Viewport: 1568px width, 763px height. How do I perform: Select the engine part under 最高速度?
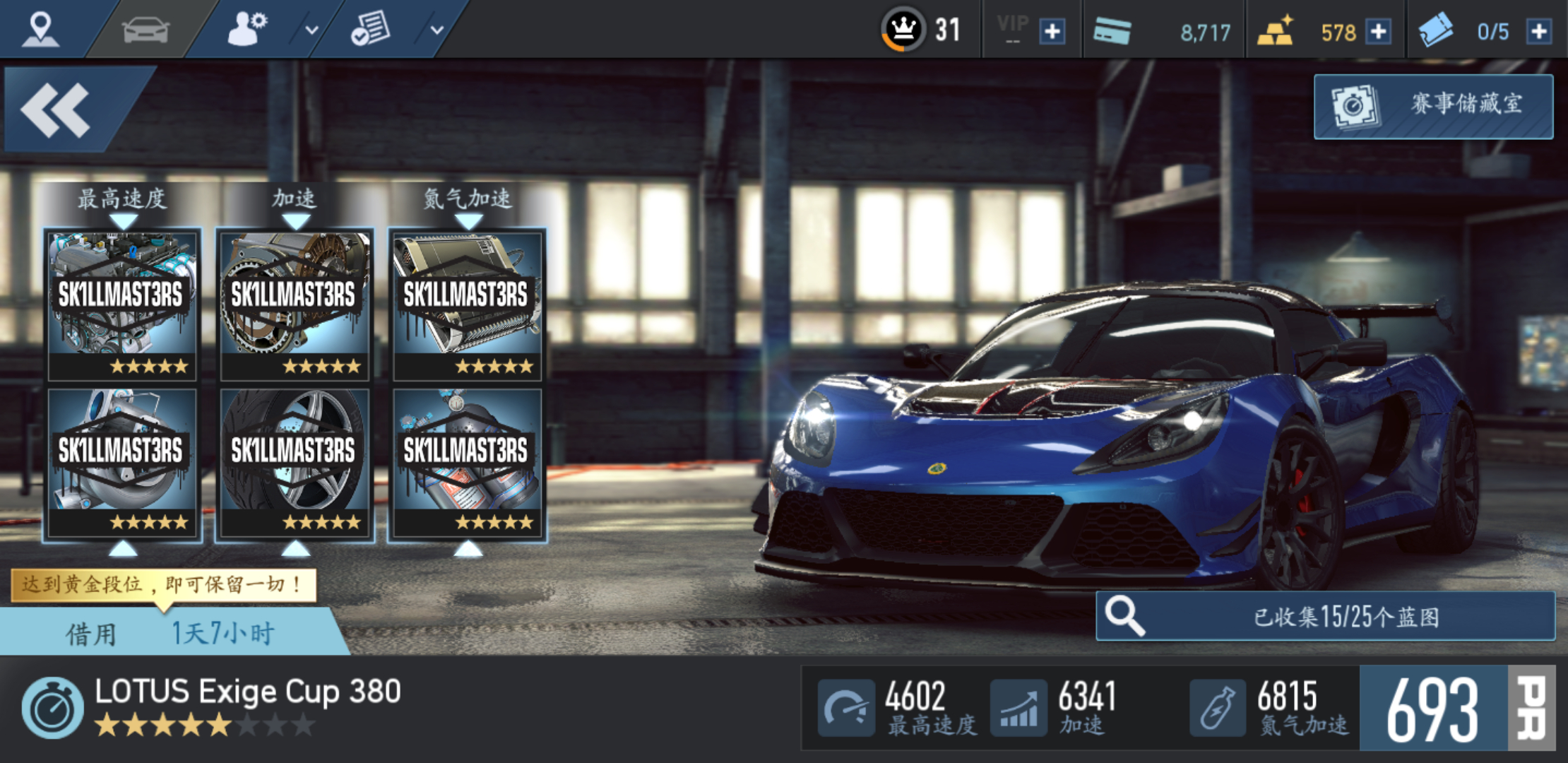(x=122, y=304)
